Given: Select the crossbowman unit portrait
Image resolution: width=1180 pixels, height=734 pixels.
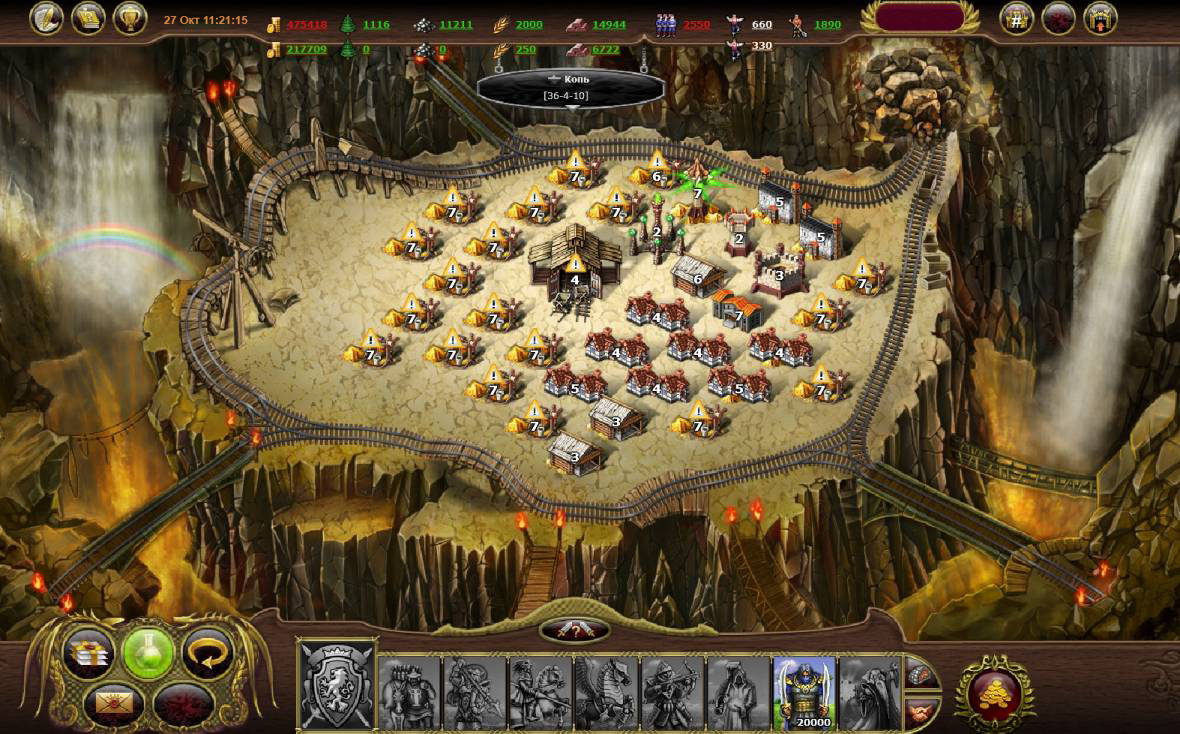Looking at the screenshot, I should (672, 691).
